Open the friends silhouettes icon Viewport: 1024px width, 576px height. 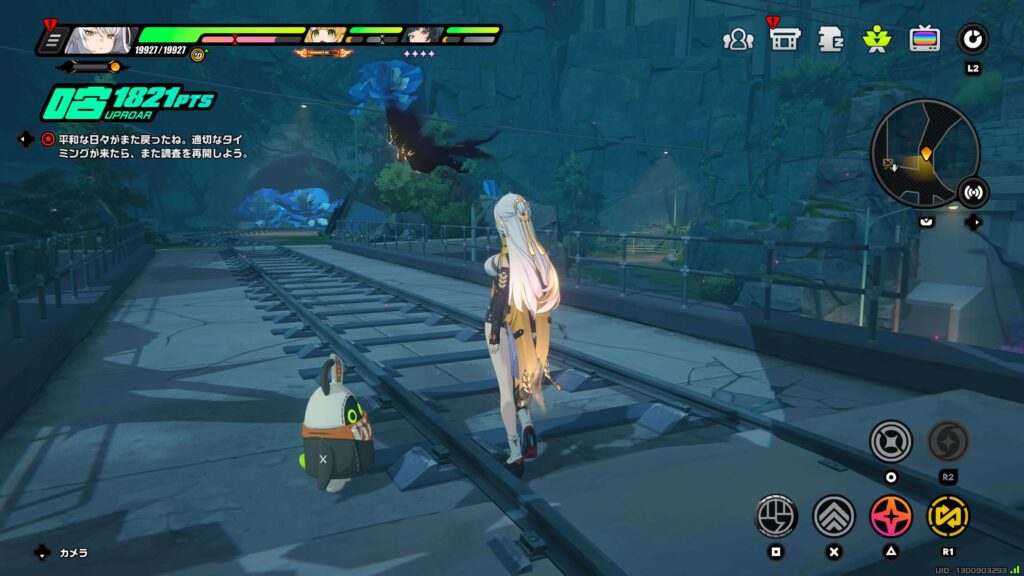738,39
